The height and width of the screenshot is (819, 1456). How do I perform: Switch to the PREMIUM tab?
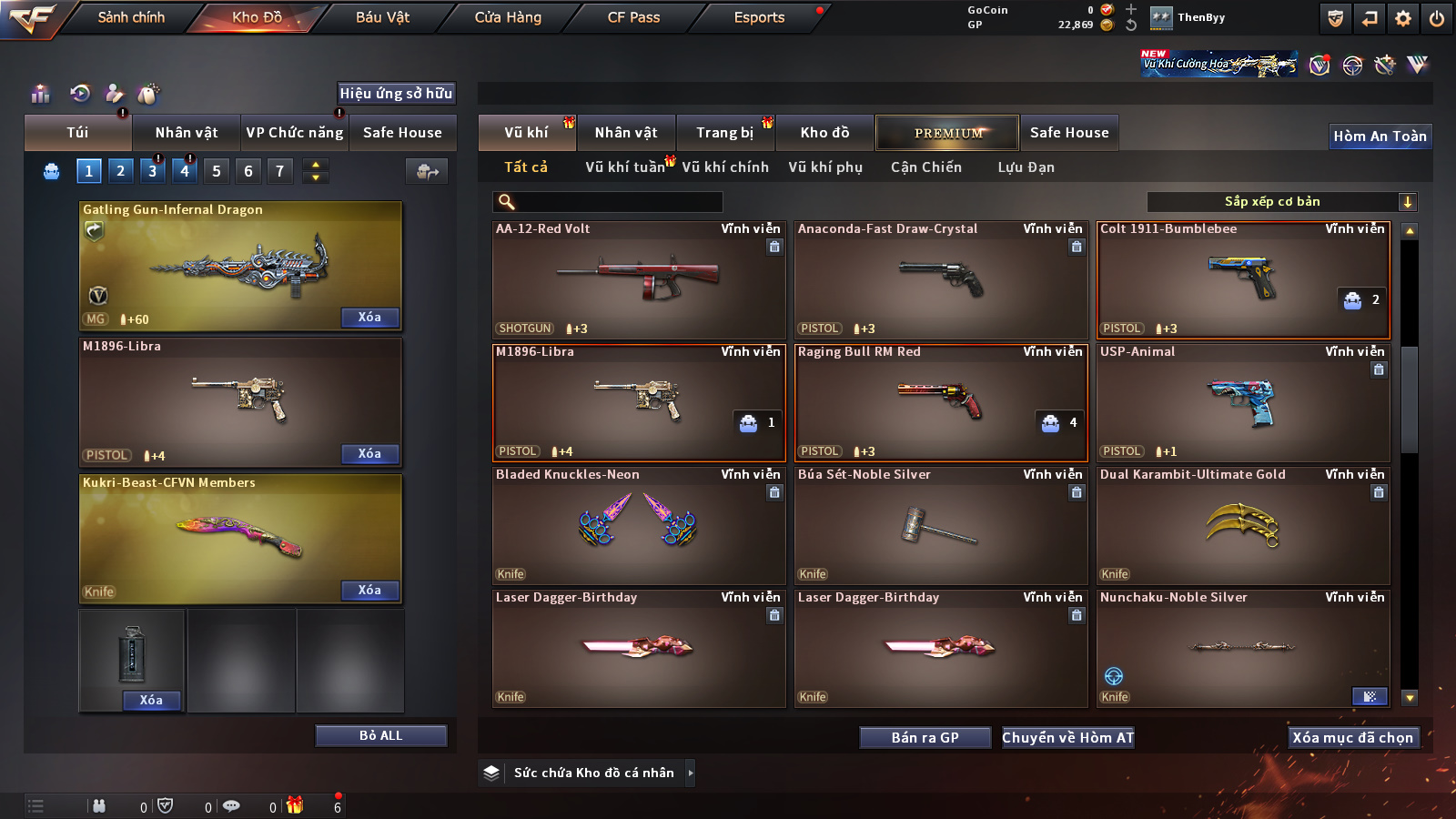coord(947,133)
